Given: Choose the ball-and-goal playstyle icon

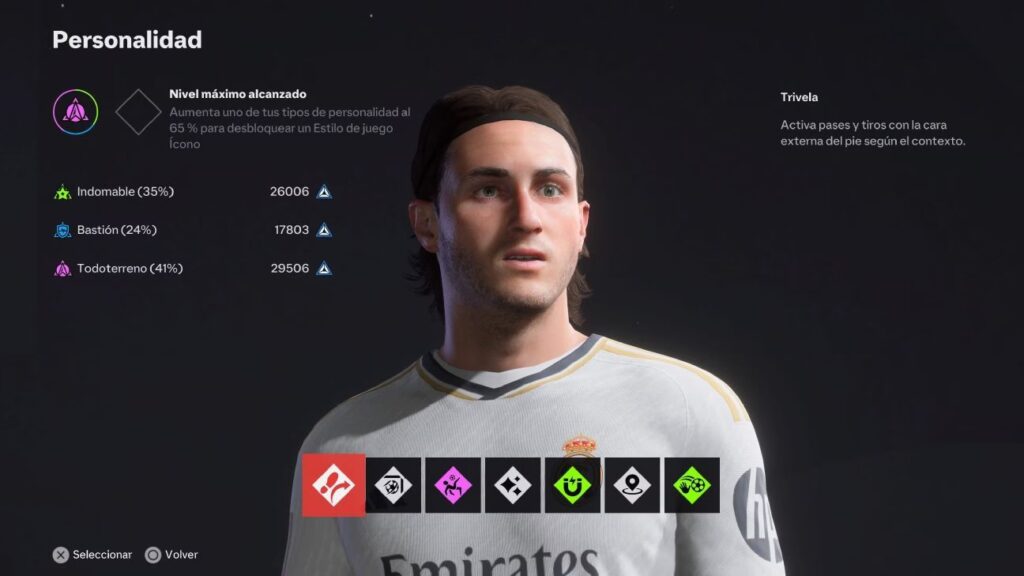Looking at the screenshot, I should (393, 486).
